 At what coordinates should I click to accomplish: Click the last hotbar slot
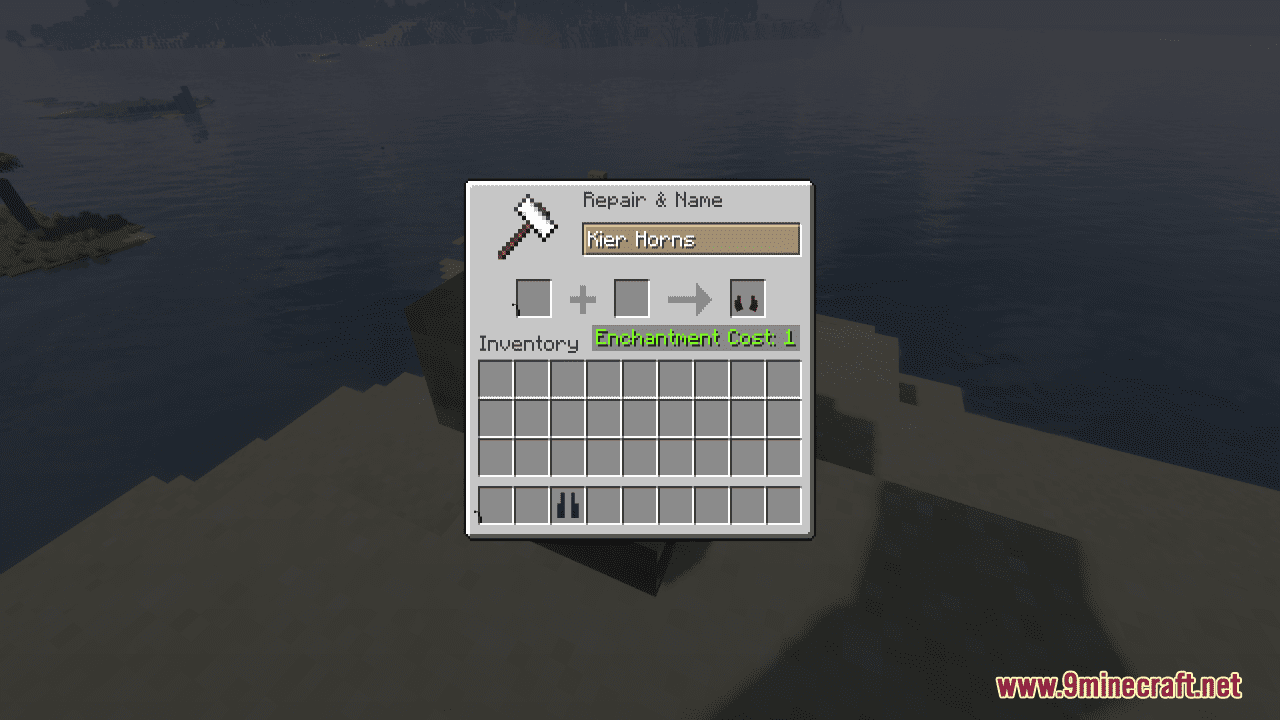click(784, 506)
